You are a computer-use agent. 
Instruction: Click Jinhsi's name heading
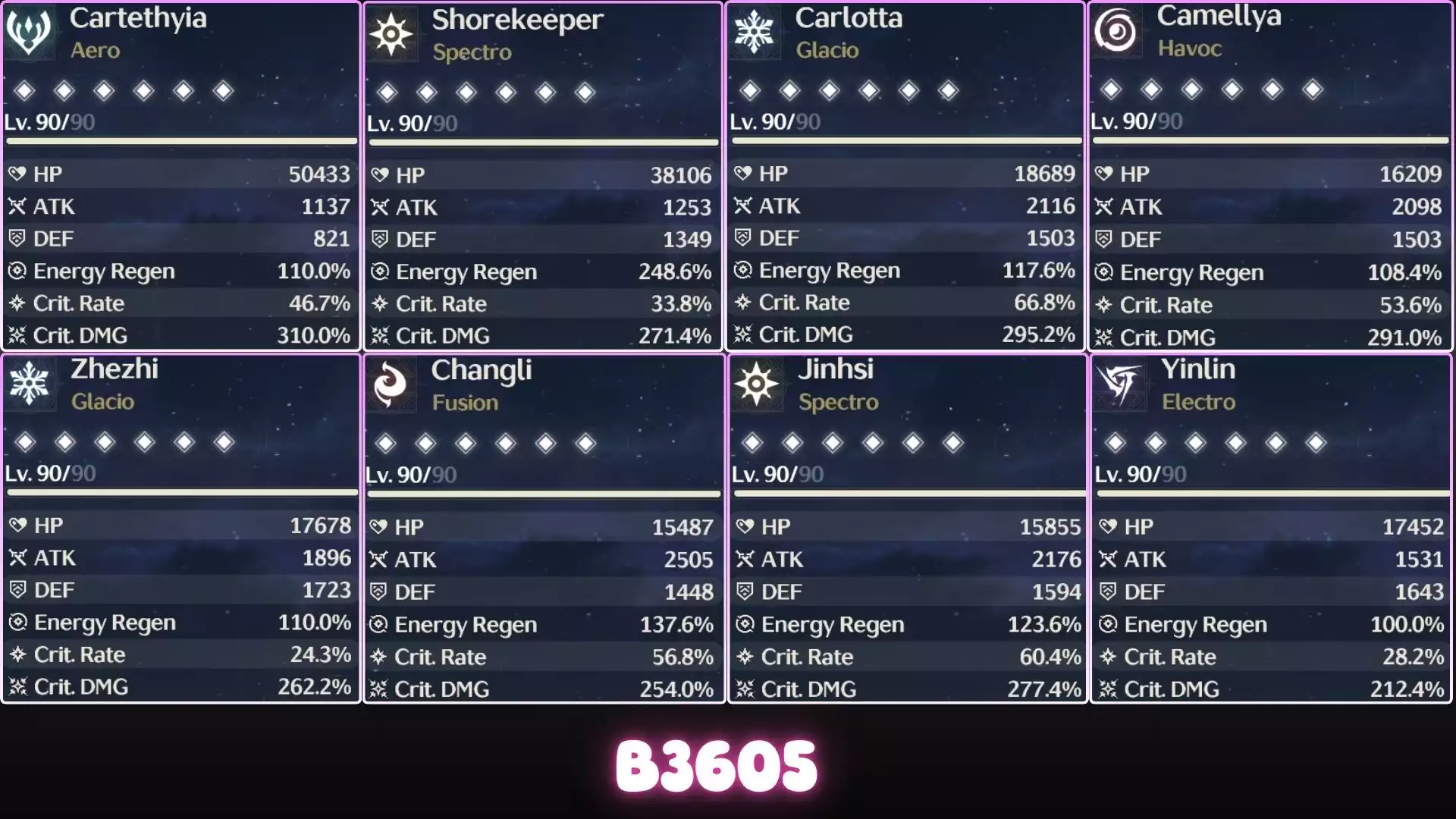(x=837, y=370)
